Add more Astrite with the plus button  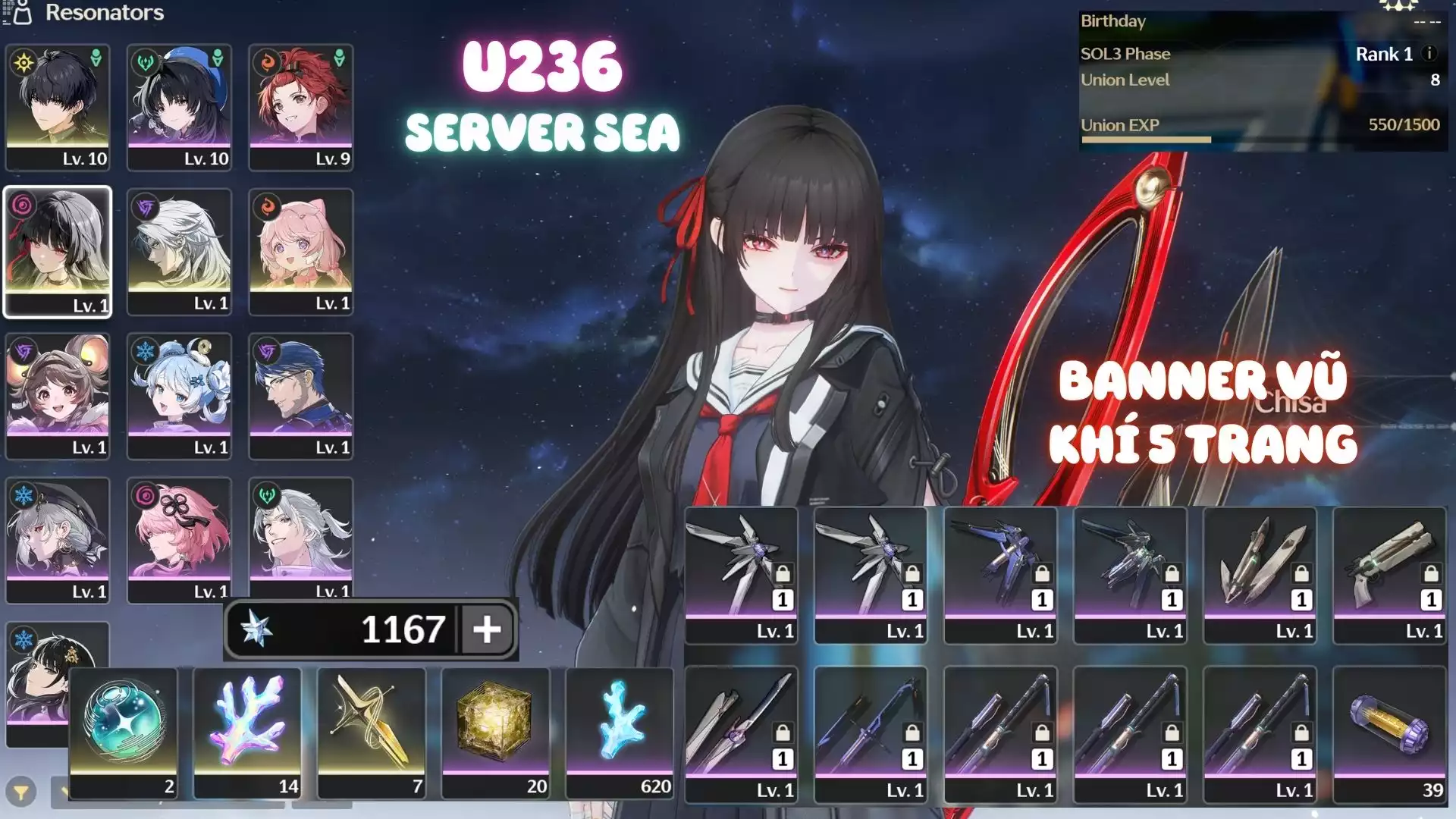coord(487,629)
